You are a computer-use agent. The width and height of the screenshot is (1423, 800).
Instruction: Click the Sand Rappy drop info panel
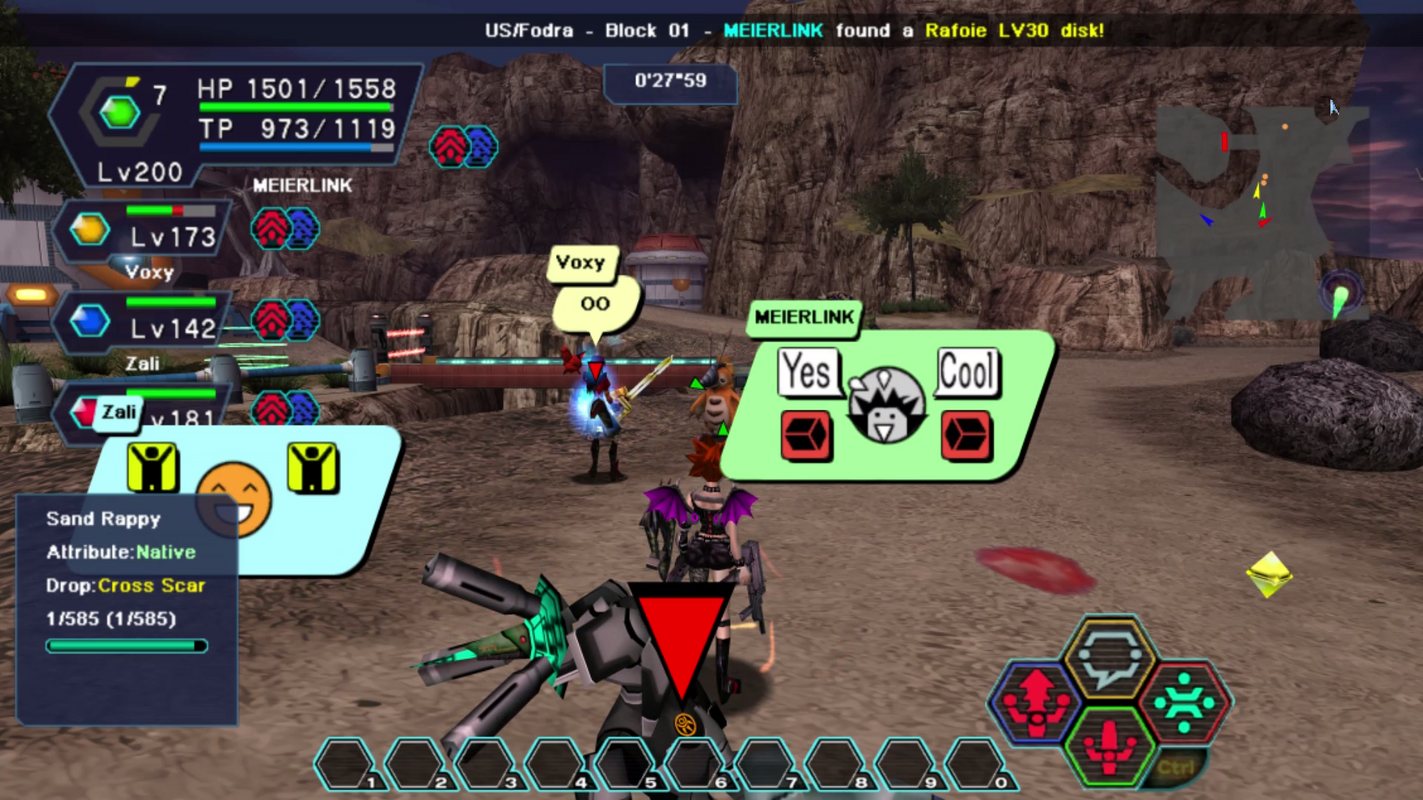[127, 608]
